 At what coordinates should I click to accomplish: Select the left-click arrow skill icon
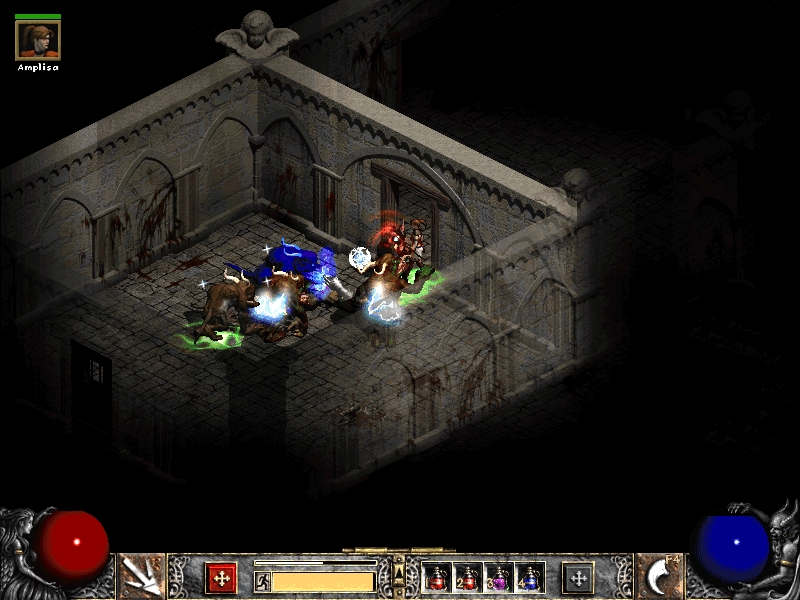140,577
